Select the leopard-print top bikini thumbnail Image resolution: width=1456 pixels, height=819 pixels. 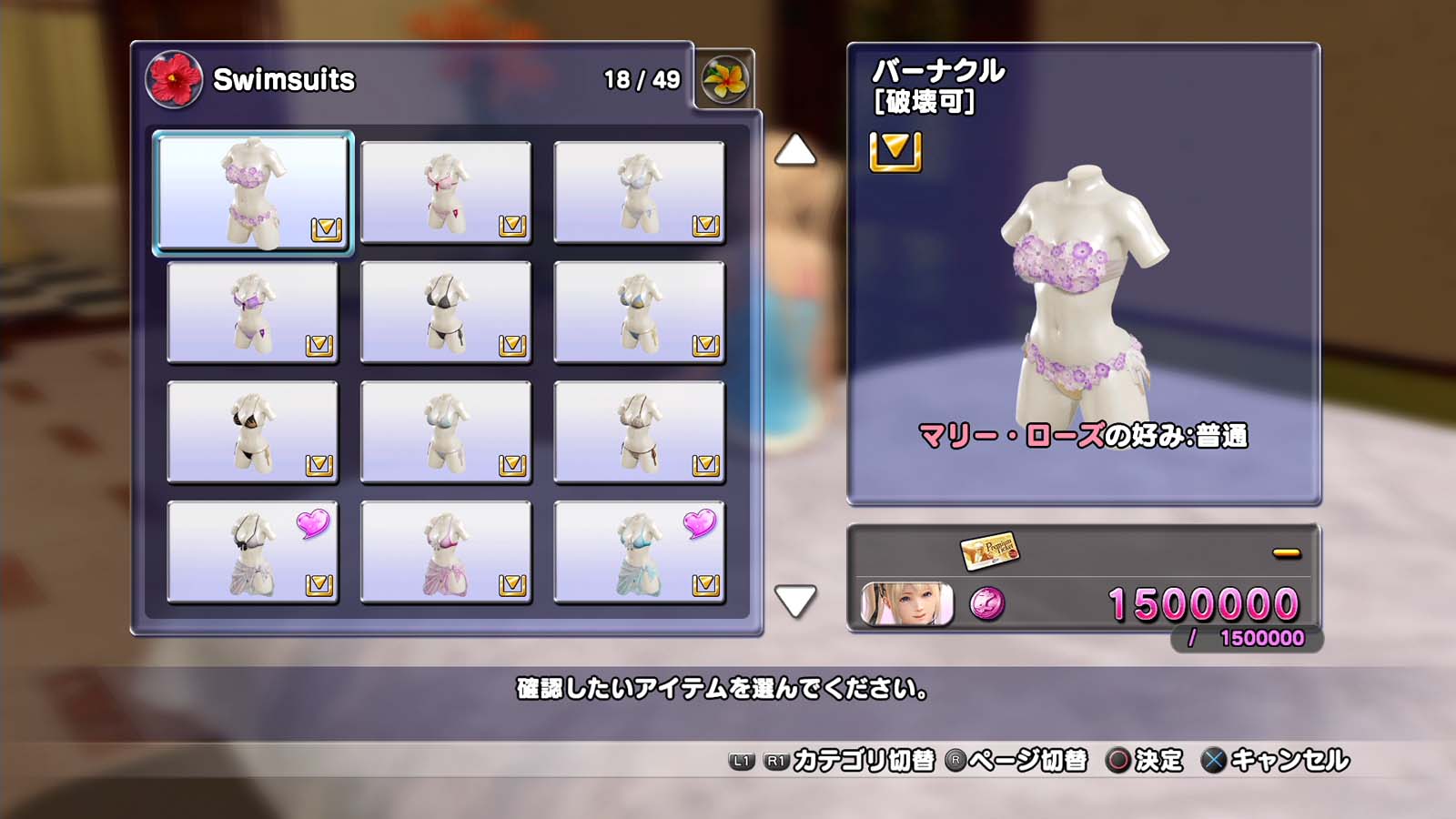point(253,432)
